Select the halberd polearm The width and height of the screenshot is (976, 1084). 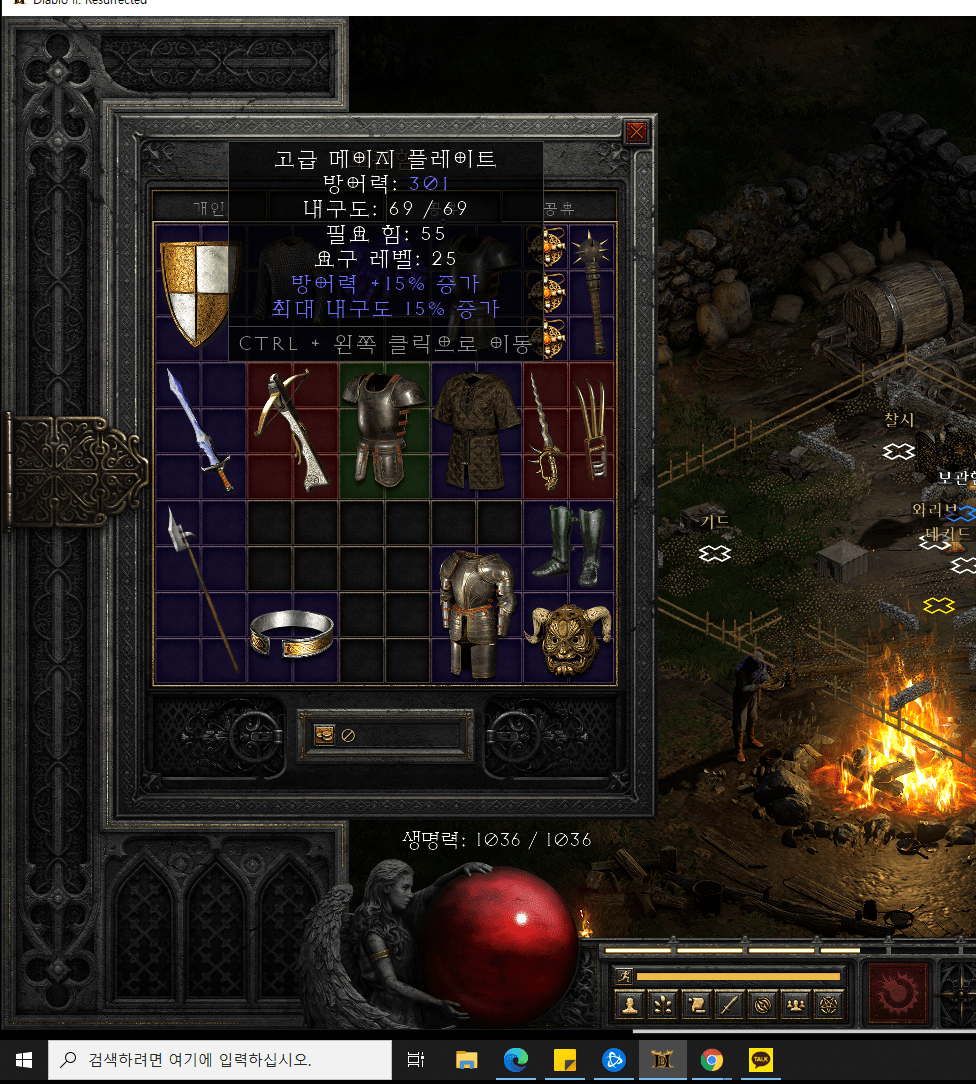pos(200,588)
